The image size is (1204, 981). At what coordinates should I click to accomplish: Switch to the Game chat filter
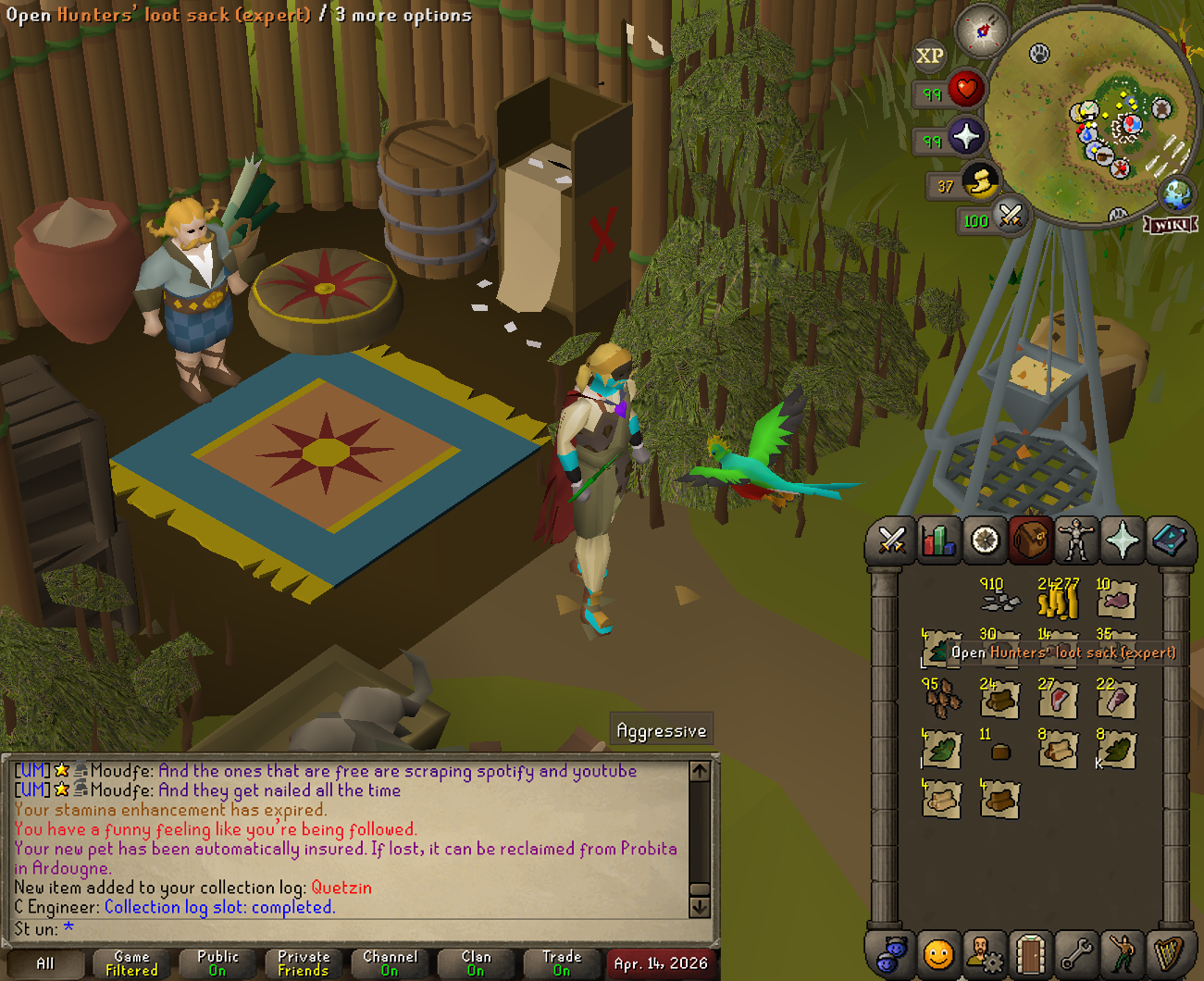(131, 963)
